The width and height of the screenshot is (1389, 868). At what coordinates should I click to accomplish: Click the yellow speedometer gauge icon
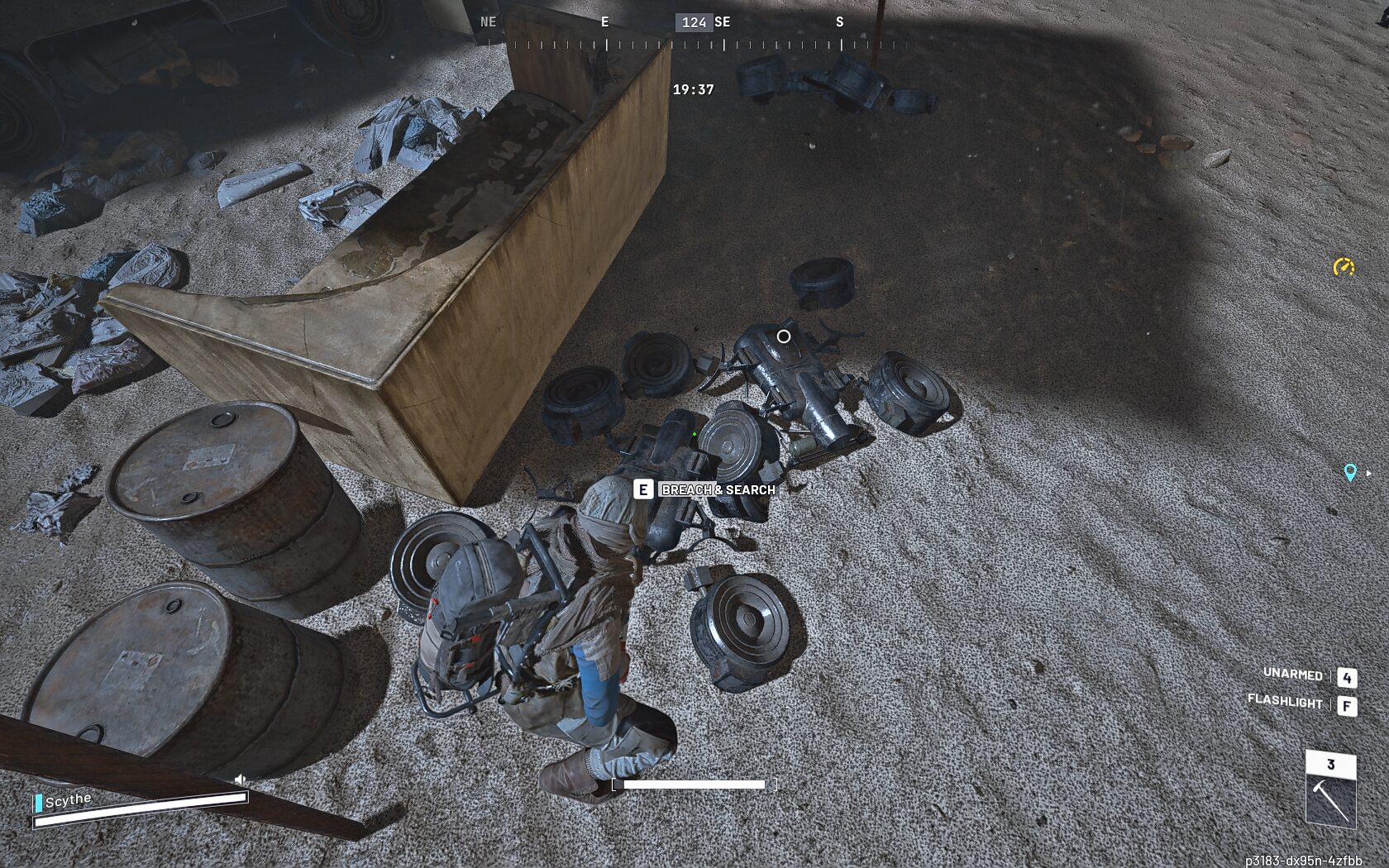pos(1344,266)
